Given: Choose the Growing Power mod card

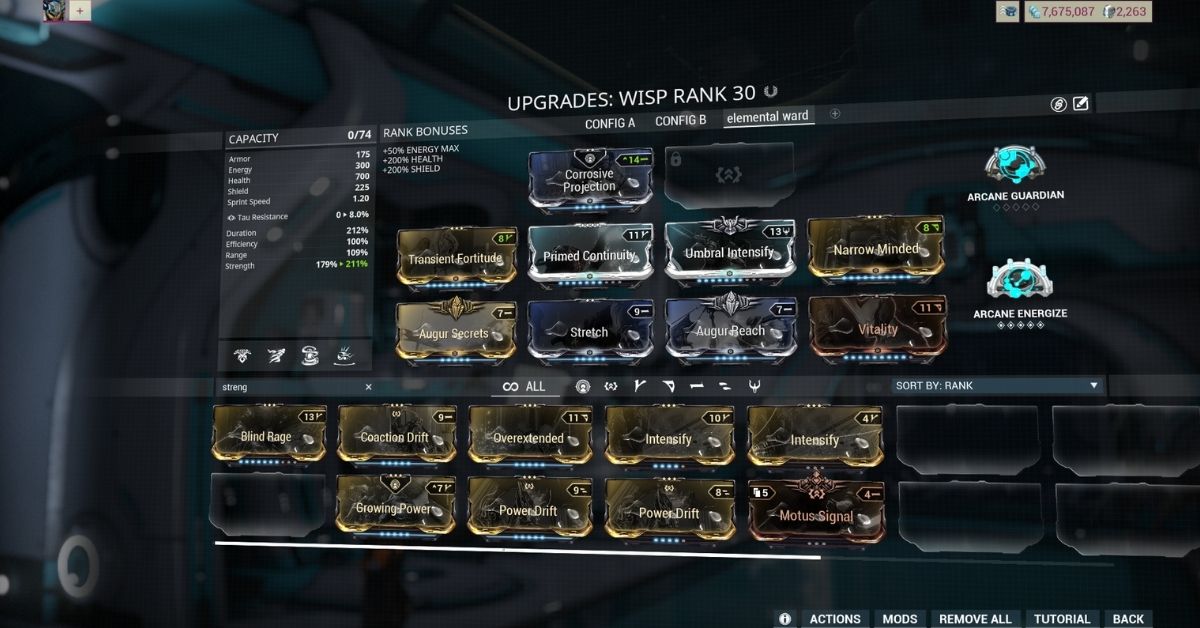Looking at the screenshot, I should pos(395,508).
